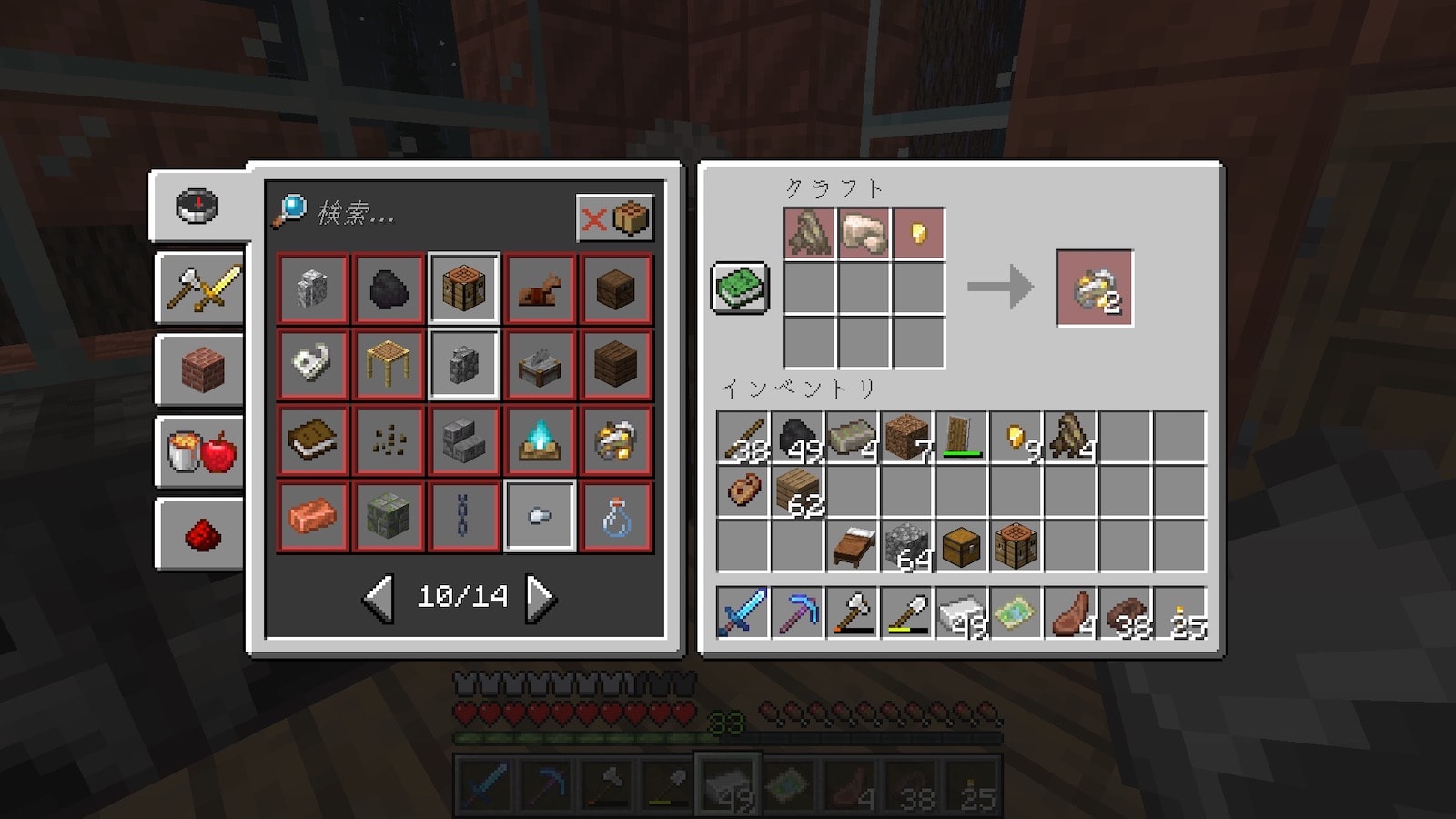Viewport: 1456px width, 819px height.
Task: Open the building blocks tab
Action: tap(201, 370)
